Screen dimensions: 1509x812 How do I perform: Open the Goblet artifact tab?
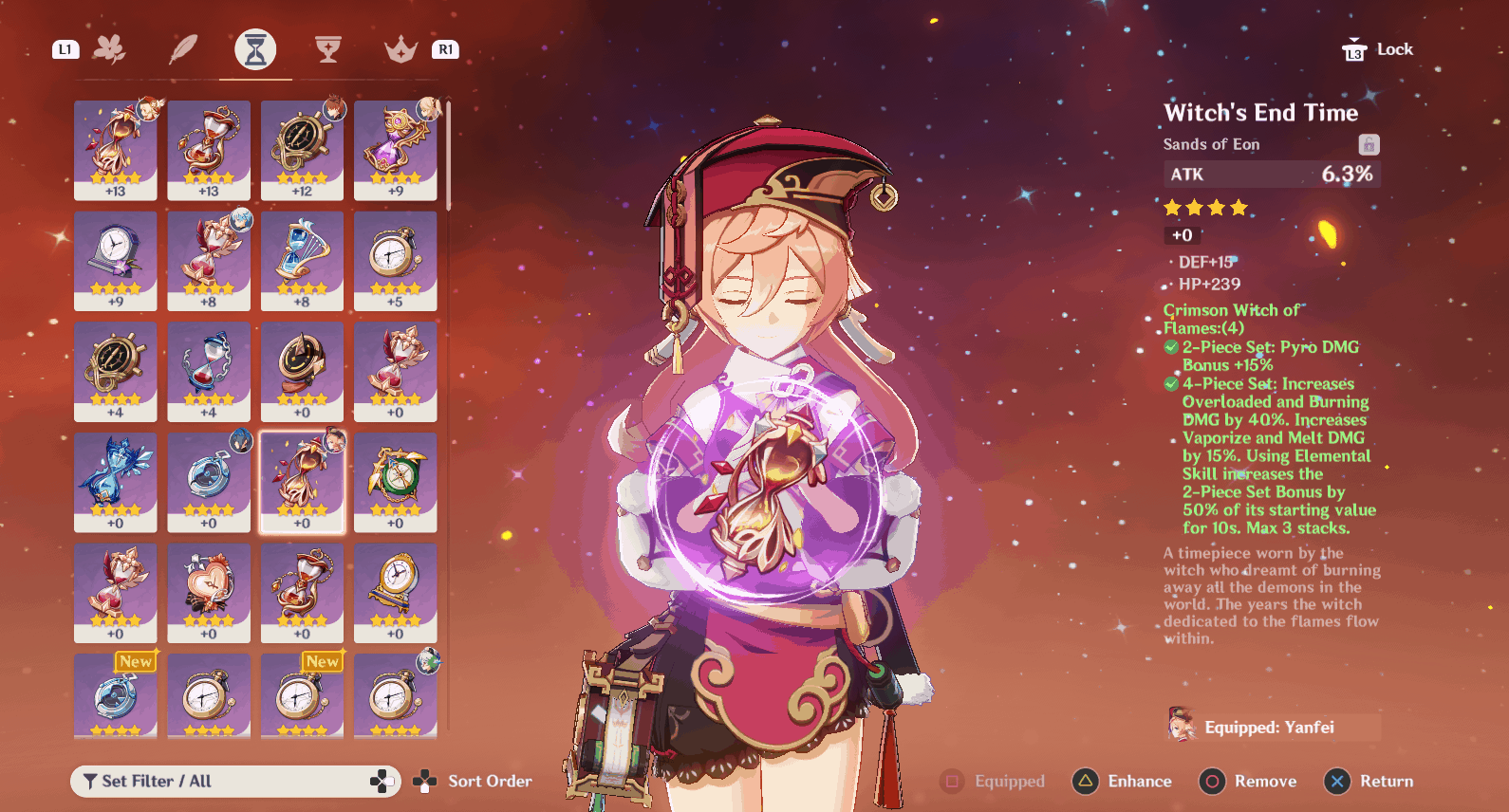tap(328, 49)
